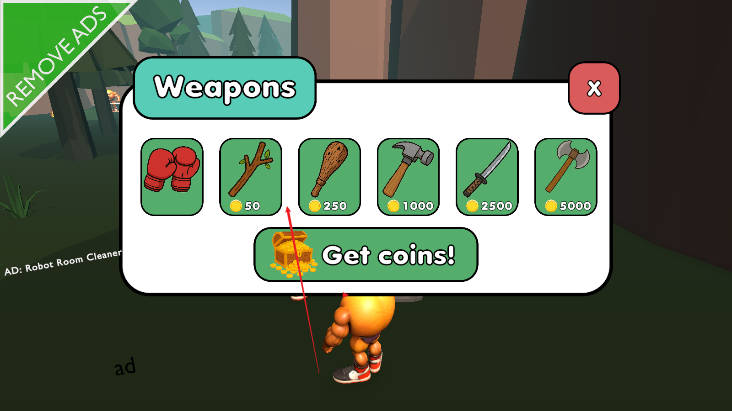The height and width of the screenshot is (411, 732).
Task: Buy the wooden stick for 50 coins
Action: (x=250, y=176)
